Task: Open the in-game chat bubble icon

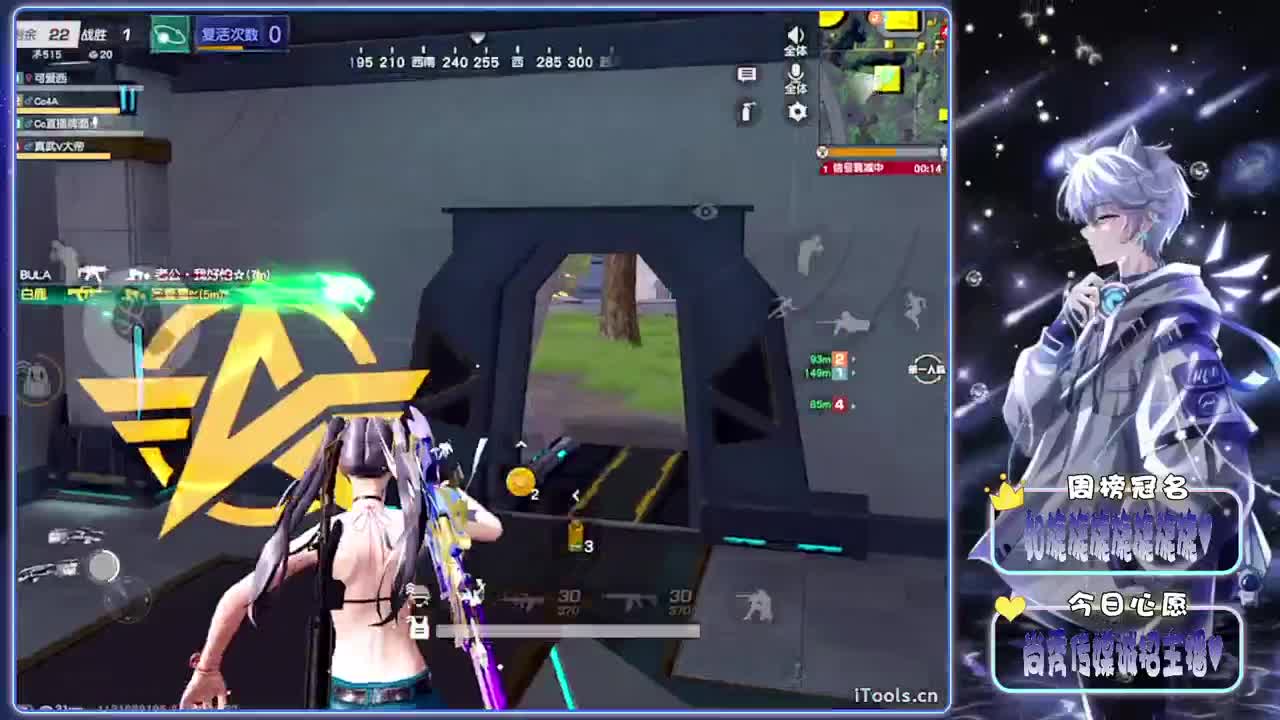Action: click(x=748, y=76)
